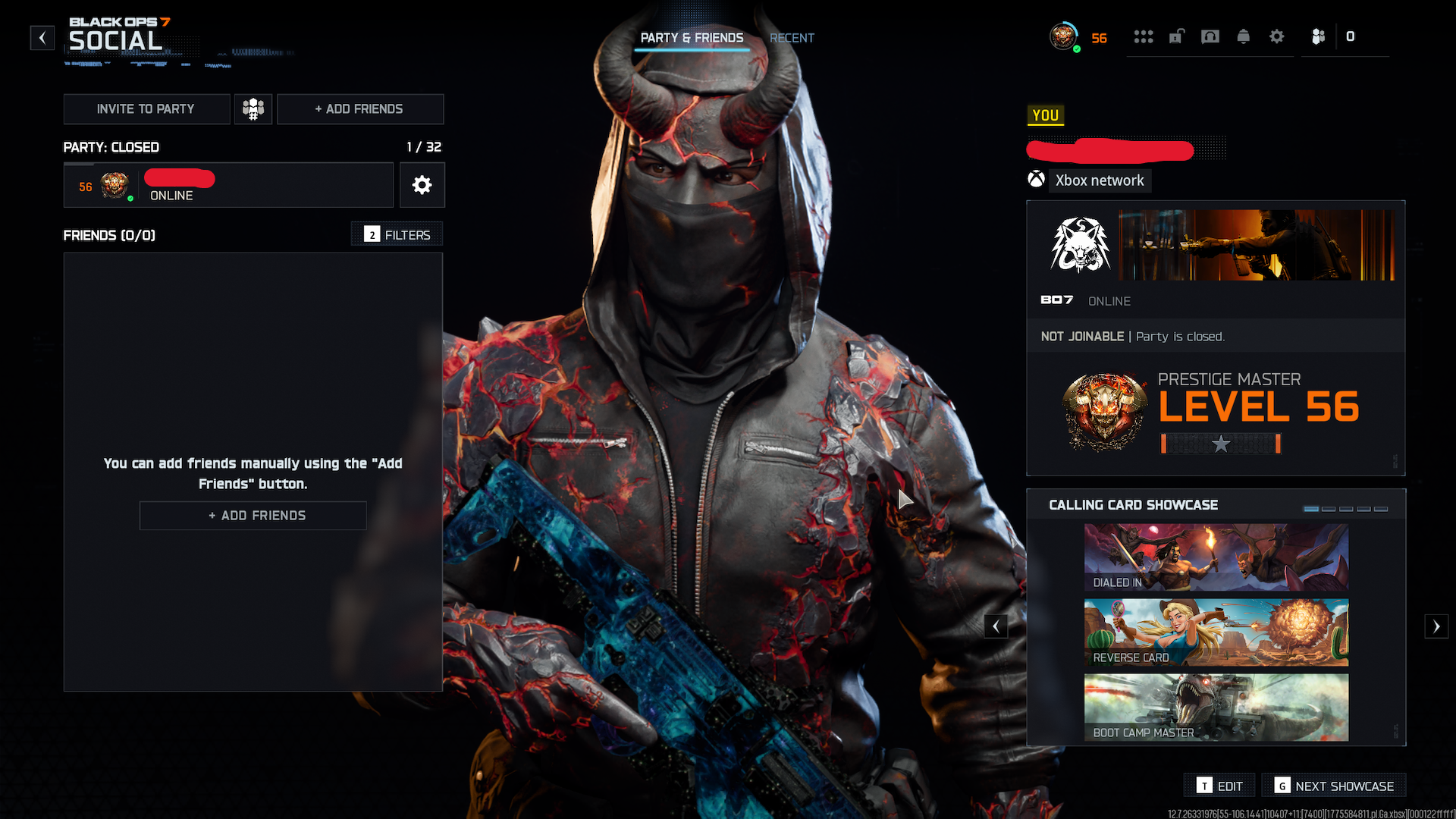Go back using the top-left arrow
The height and width of the screenshot is (819, 1456).
click(x=42, y=37)
